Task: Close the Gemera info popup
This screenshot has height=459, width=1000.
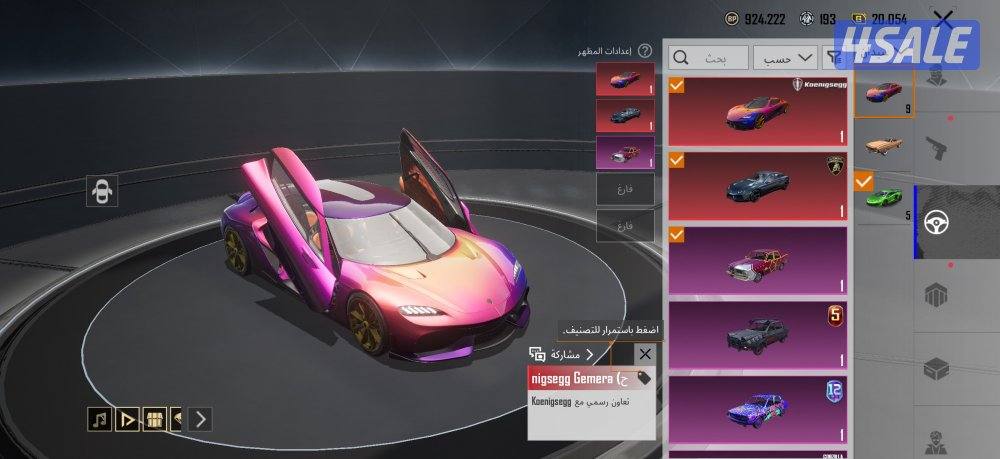Action: pos(644,354)
